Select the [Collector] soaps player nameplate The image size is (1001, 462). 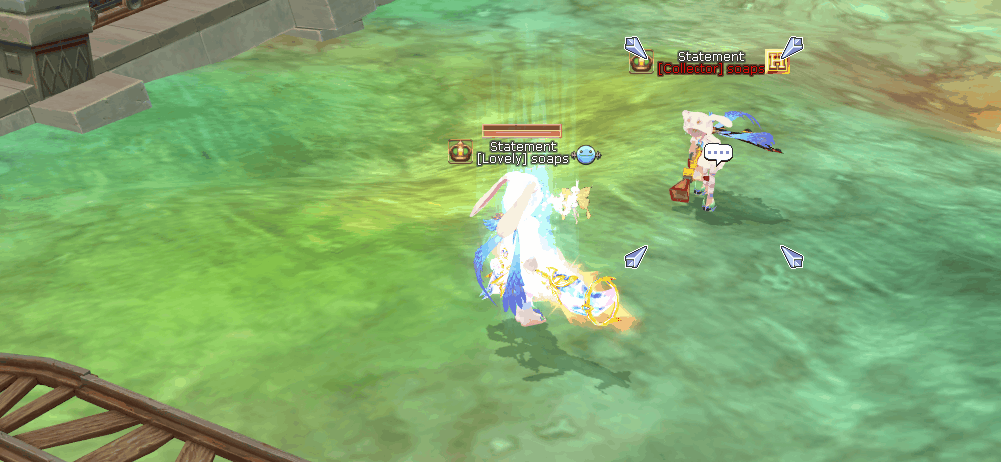[711, 69]
